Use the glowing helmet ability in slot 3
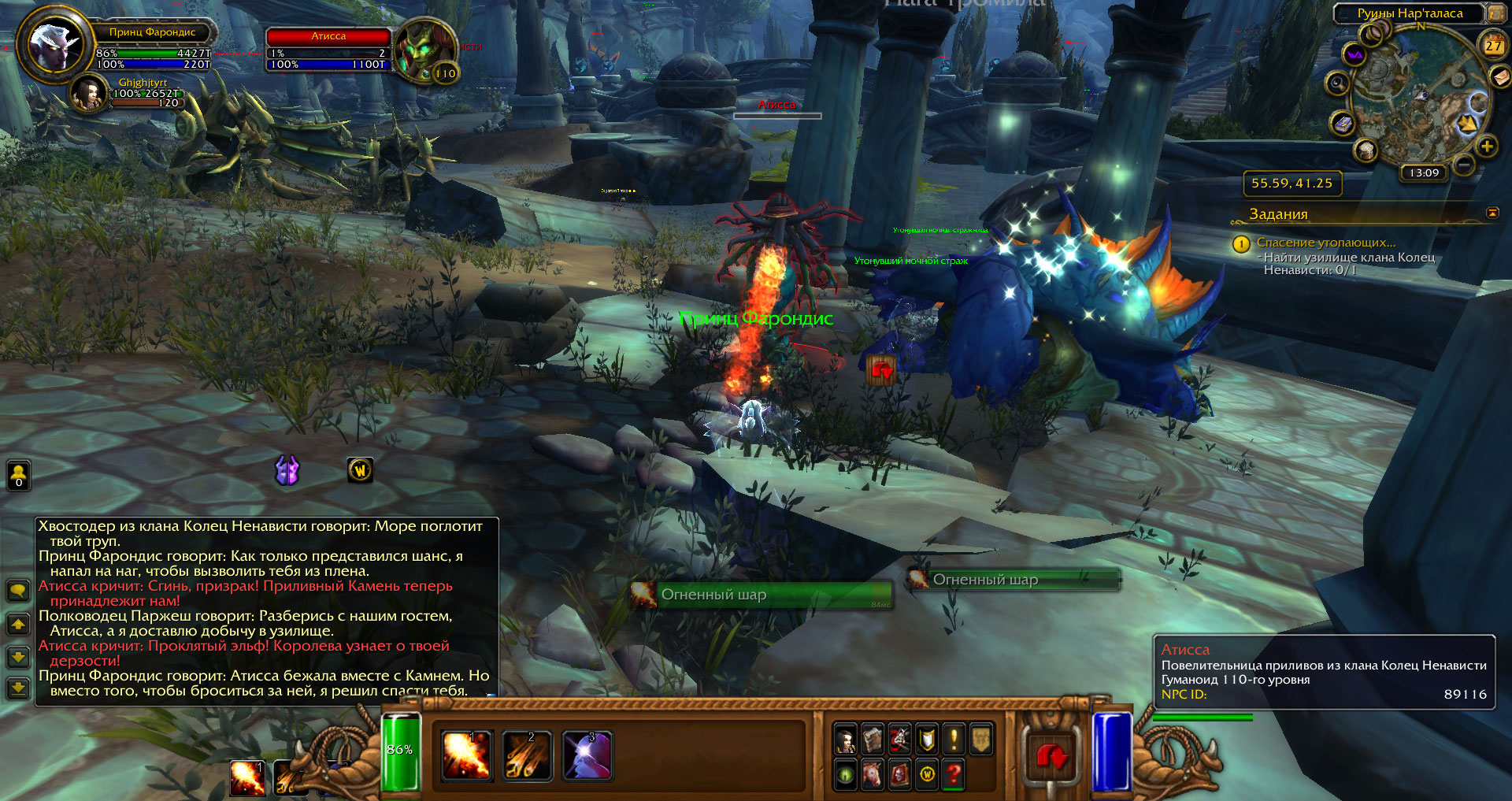 [587, 755]
